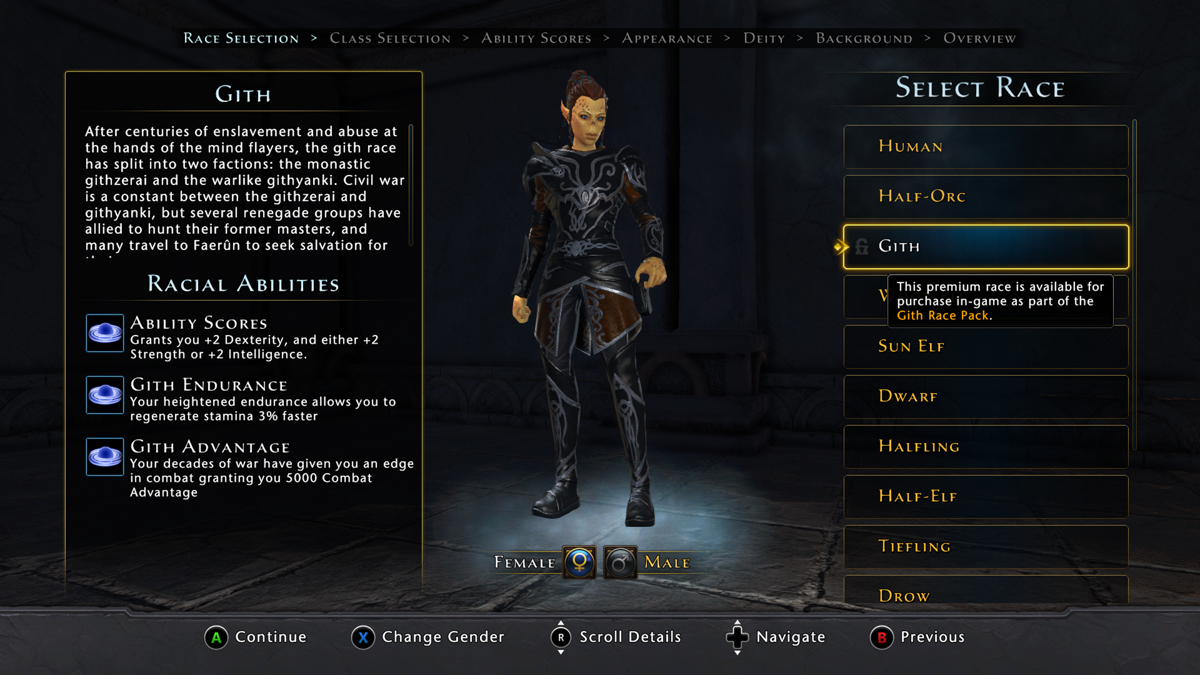Pick the Drow race

pyautogui.click(x=985, y=594)
